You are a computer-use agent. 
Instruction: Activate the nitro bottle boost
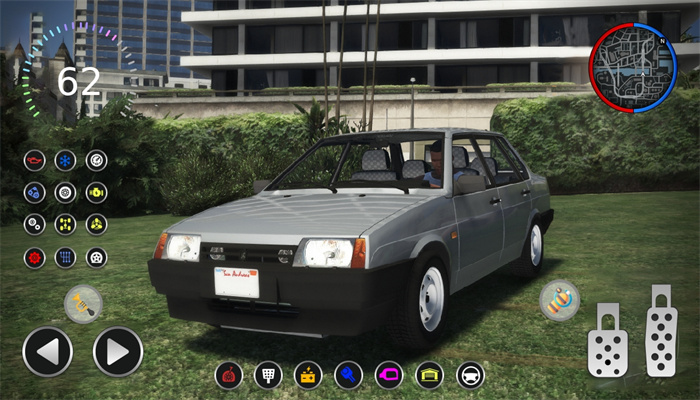click(x=559, y=300)
